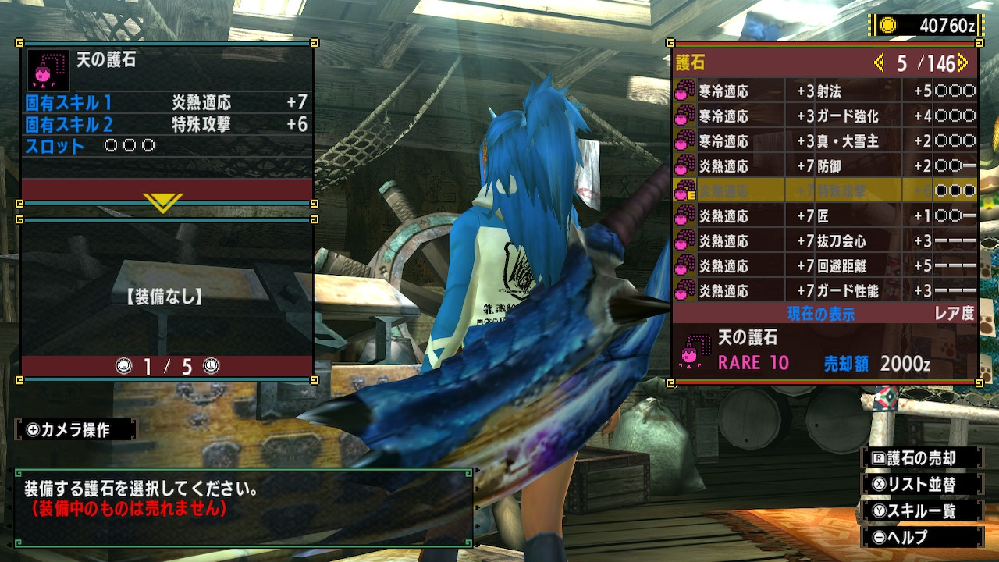Pick the talisman with 防御 +2
Screen dimensions: 999x562
tap(825, 165)
